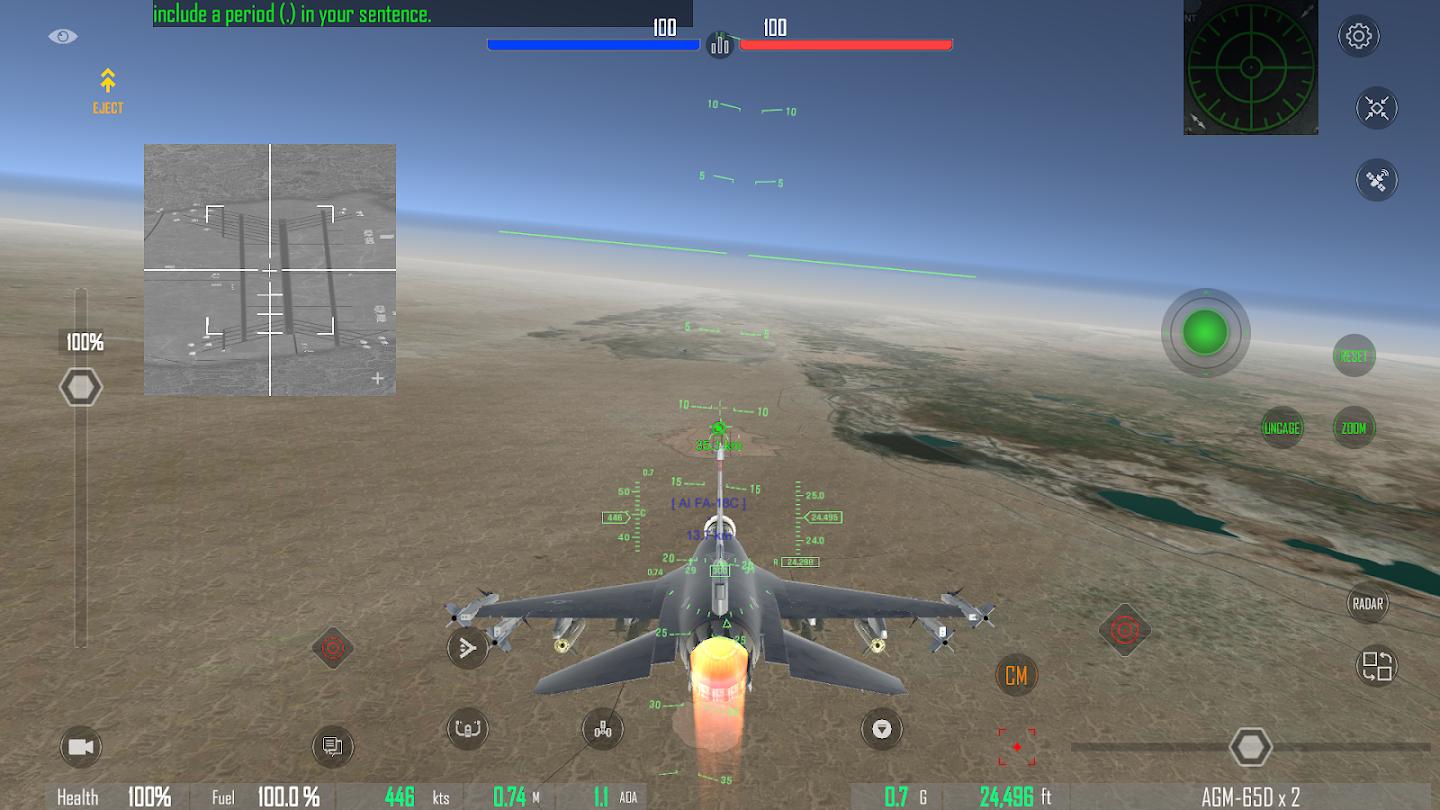Image resolution: width=1440 pixels, height=810 pixels.
Task: Select the satellite icon button
Action: [1377, 180]
